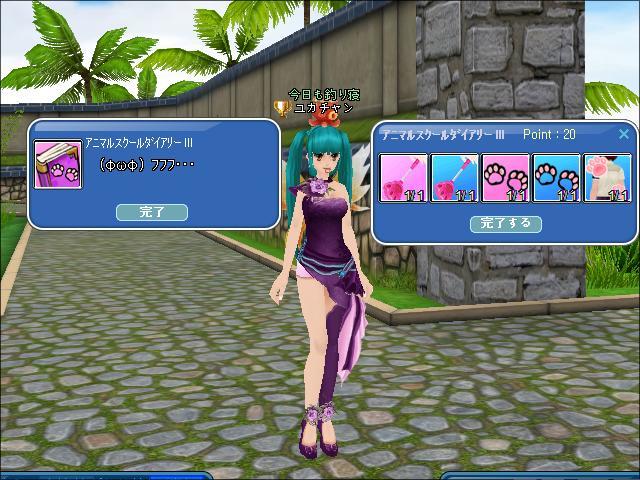Click the 完了 button in the diary dialog
The width and height of the screenshot is (640, 480).
(152, 211)
